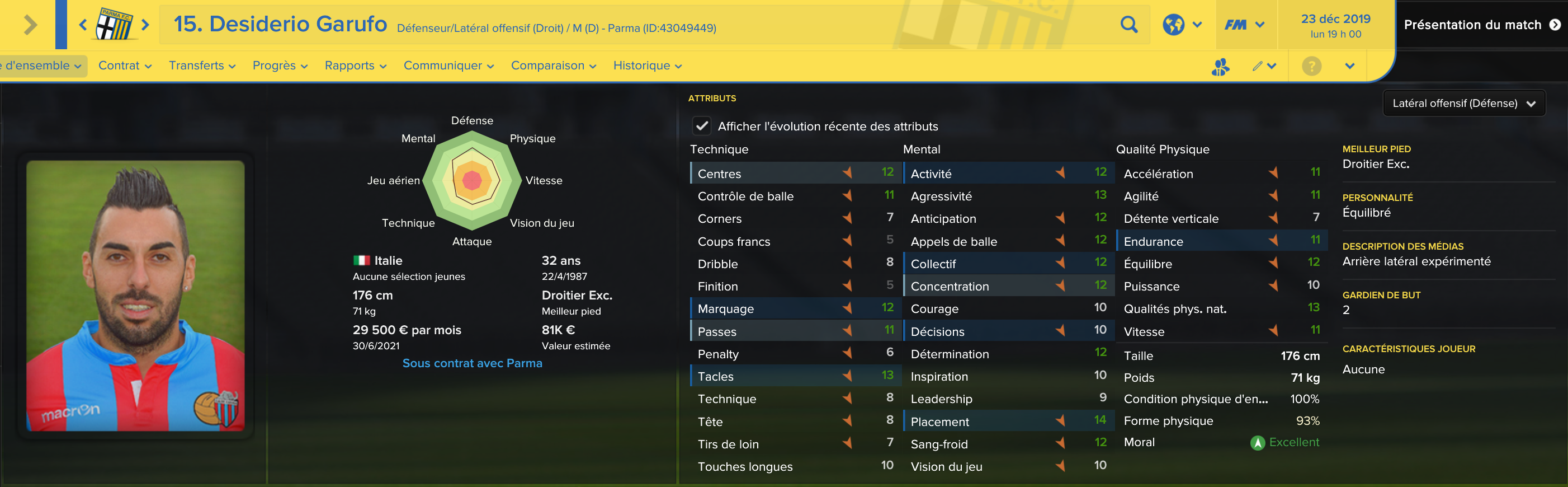Select the Comparaison menu
1568x487 pixels.
point(552,66)
